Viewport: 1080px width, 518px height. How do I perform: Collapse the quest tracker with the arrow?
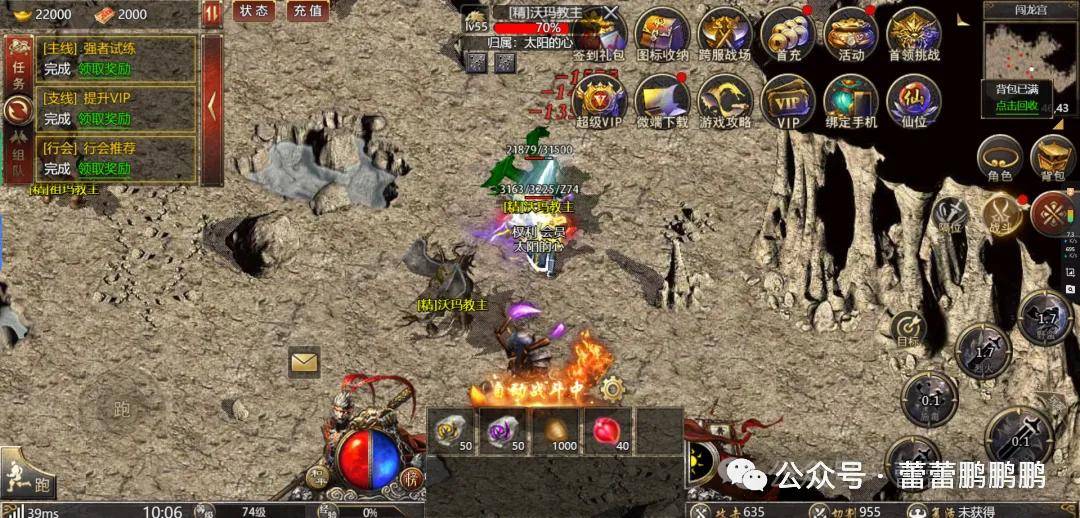point(212,104)
